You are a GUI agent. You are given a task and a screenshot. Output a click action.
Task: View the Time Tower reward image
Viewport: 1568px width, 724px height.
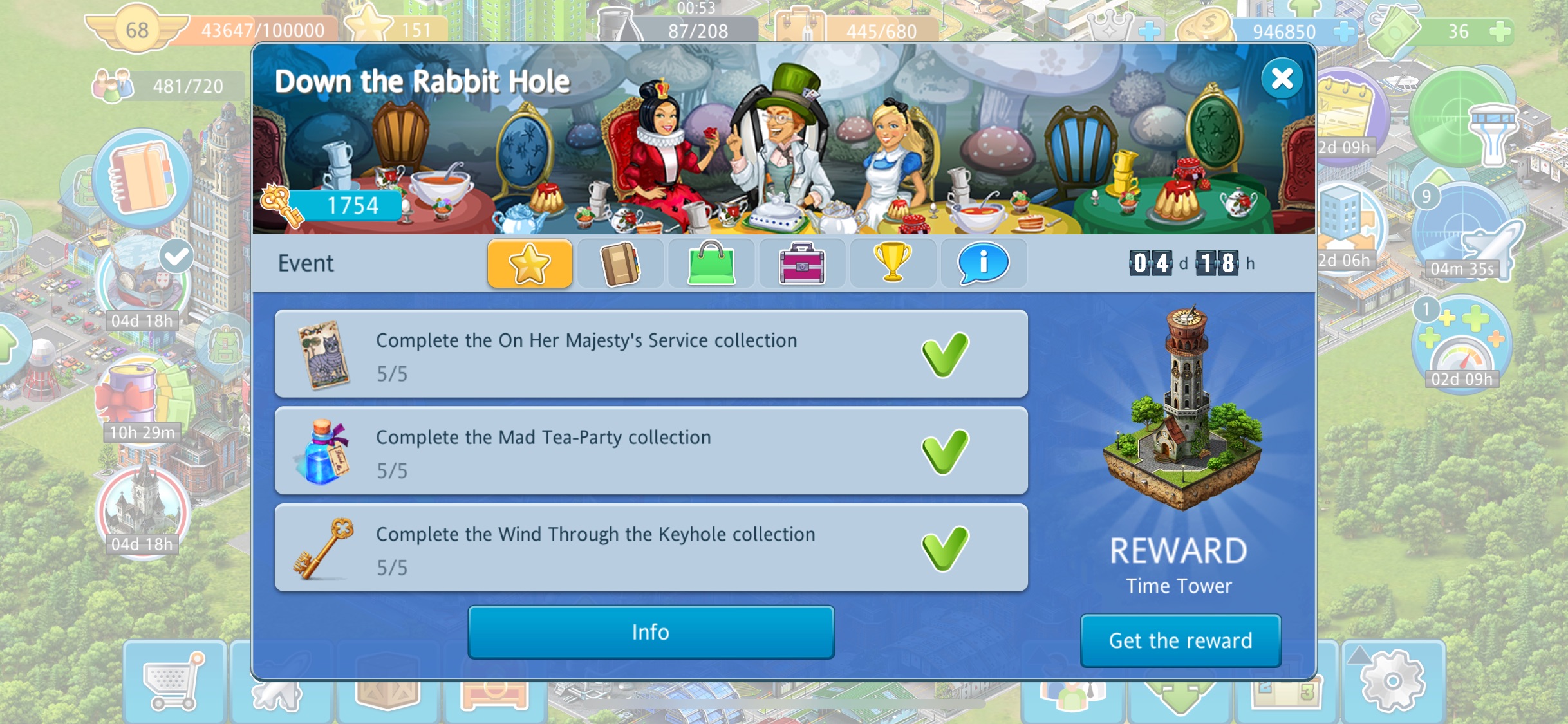coord(1182,412)
